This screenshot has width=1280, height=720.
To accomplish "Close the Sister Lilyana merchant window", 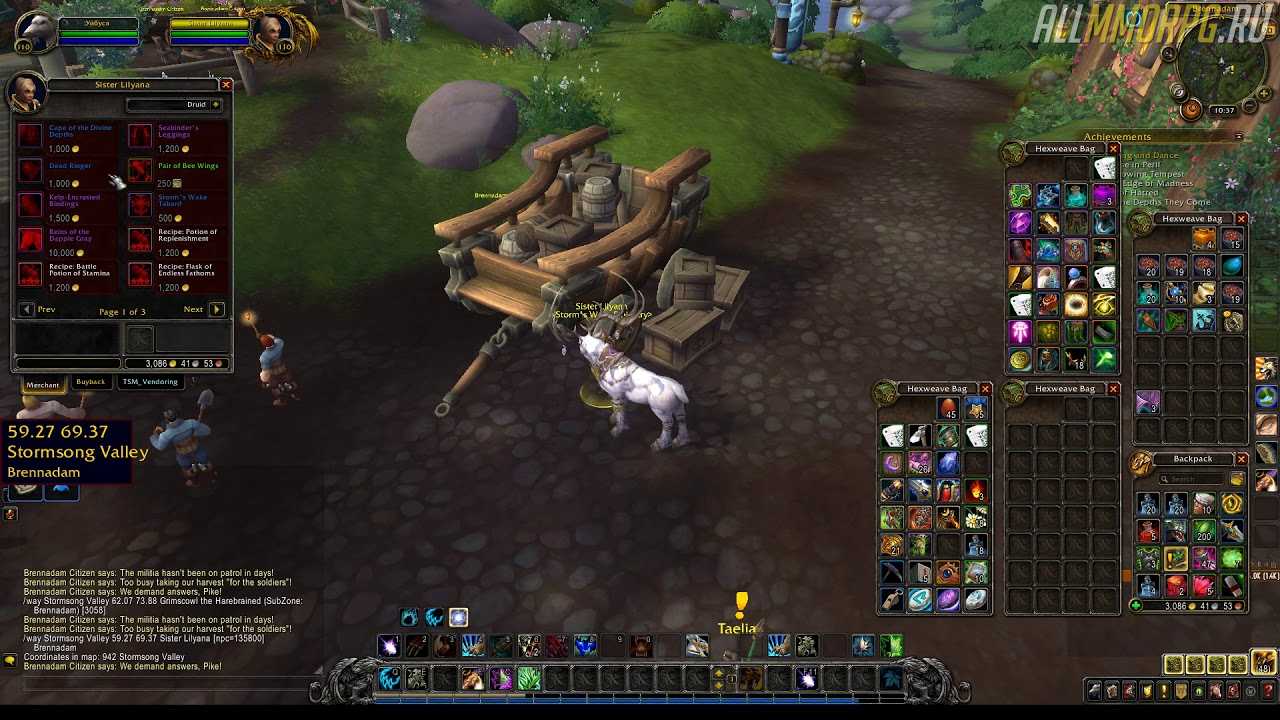I will tap(226, 85).
